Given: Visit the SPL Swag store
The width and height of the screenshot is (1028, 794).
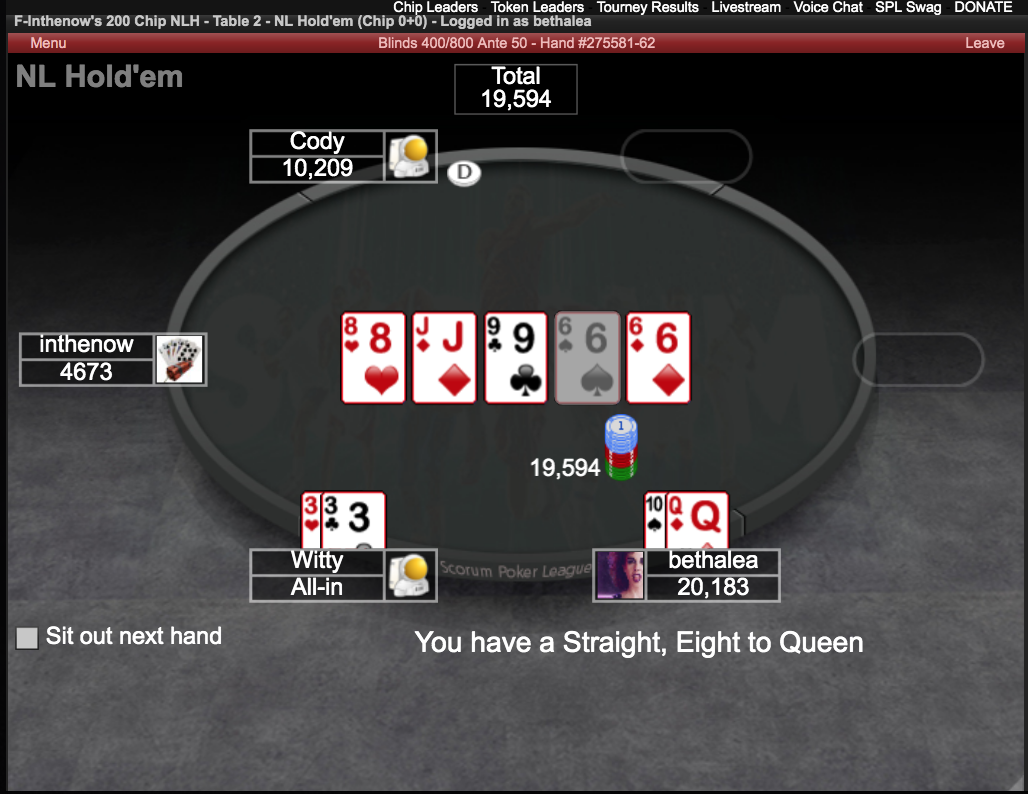Looking at the screenshot, I should tap(907, 7).
